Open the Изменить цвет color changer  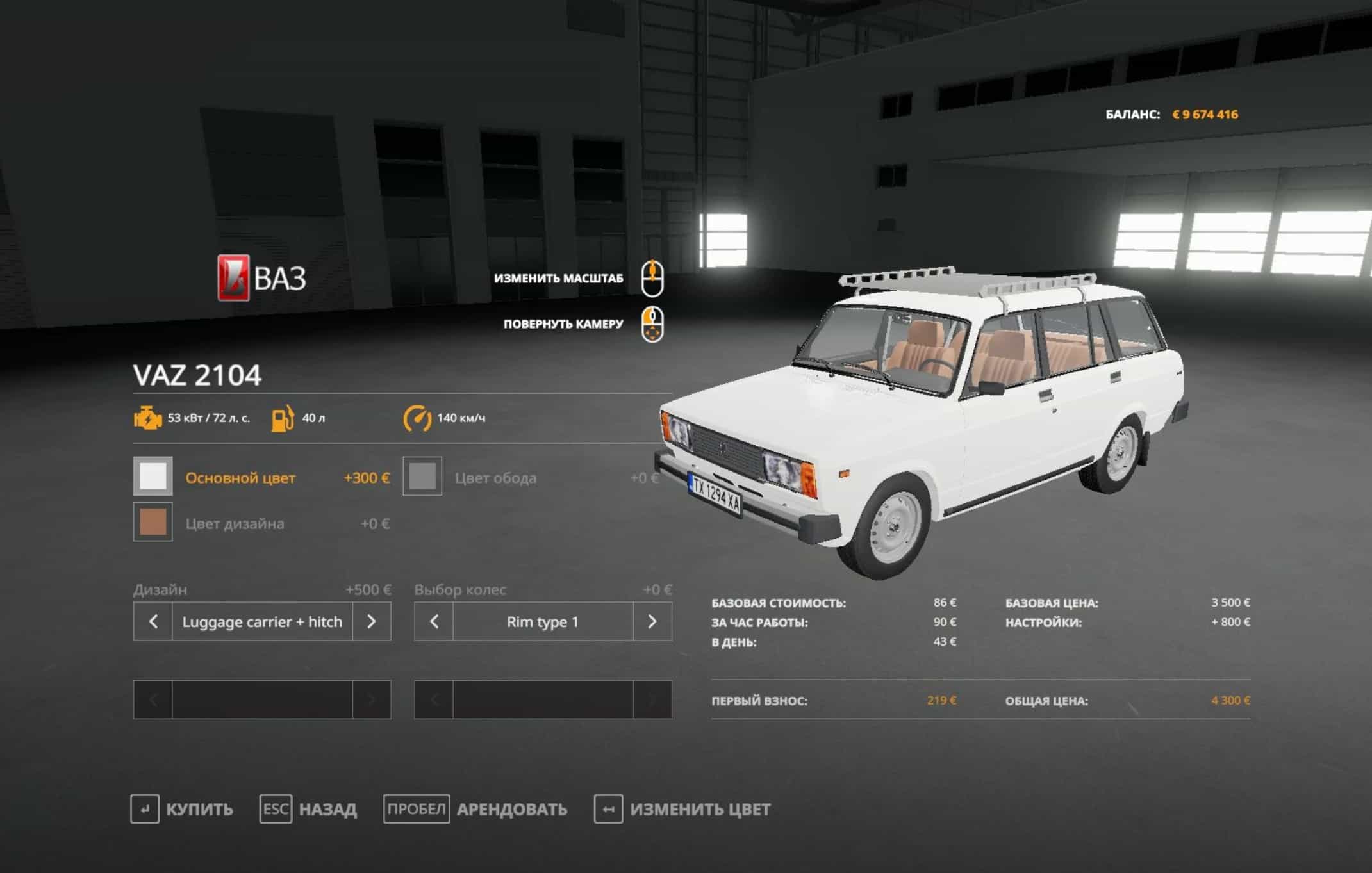point(682,809)
